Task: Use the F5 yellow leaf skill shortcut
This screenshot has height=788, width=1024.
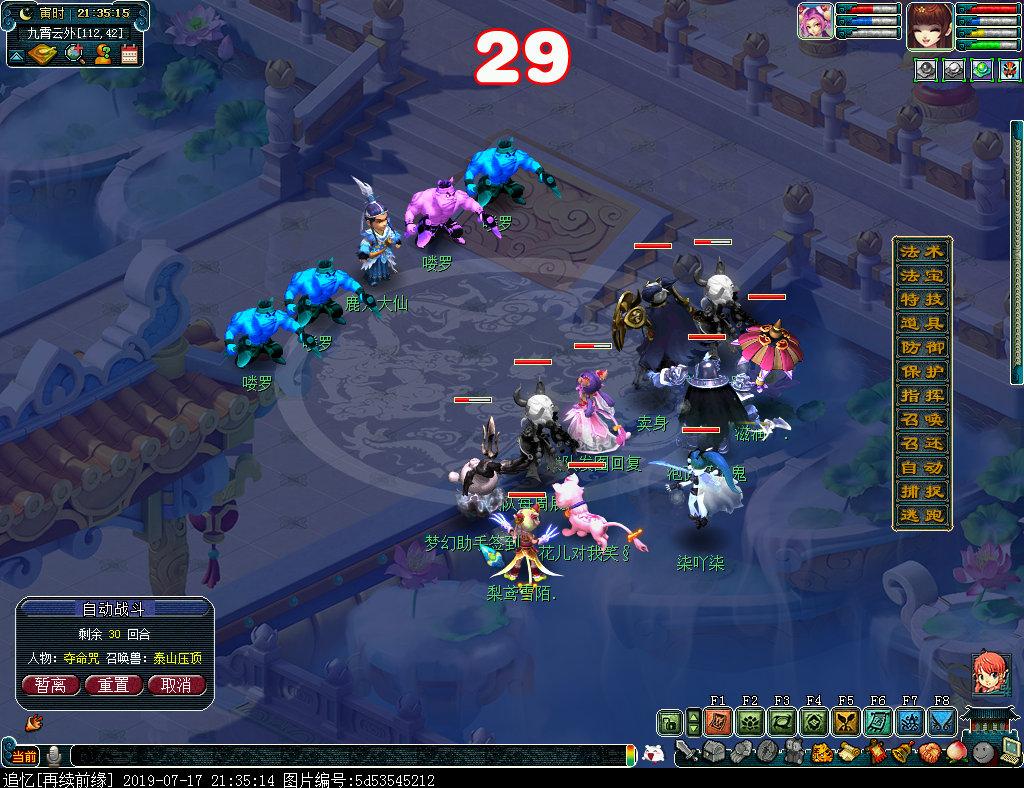Action: [845, 722]
